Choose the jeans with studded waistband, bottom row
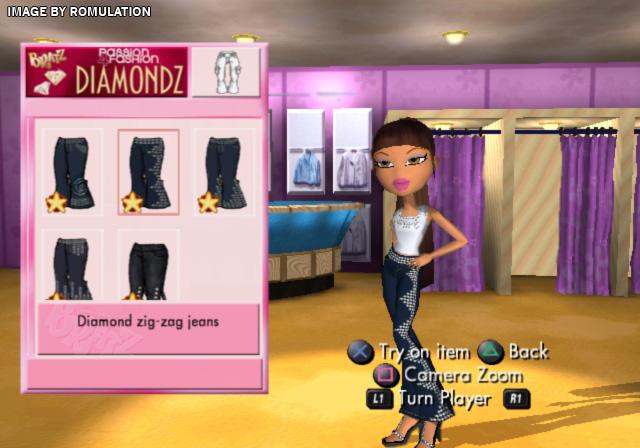 click(x=72, y=265)
